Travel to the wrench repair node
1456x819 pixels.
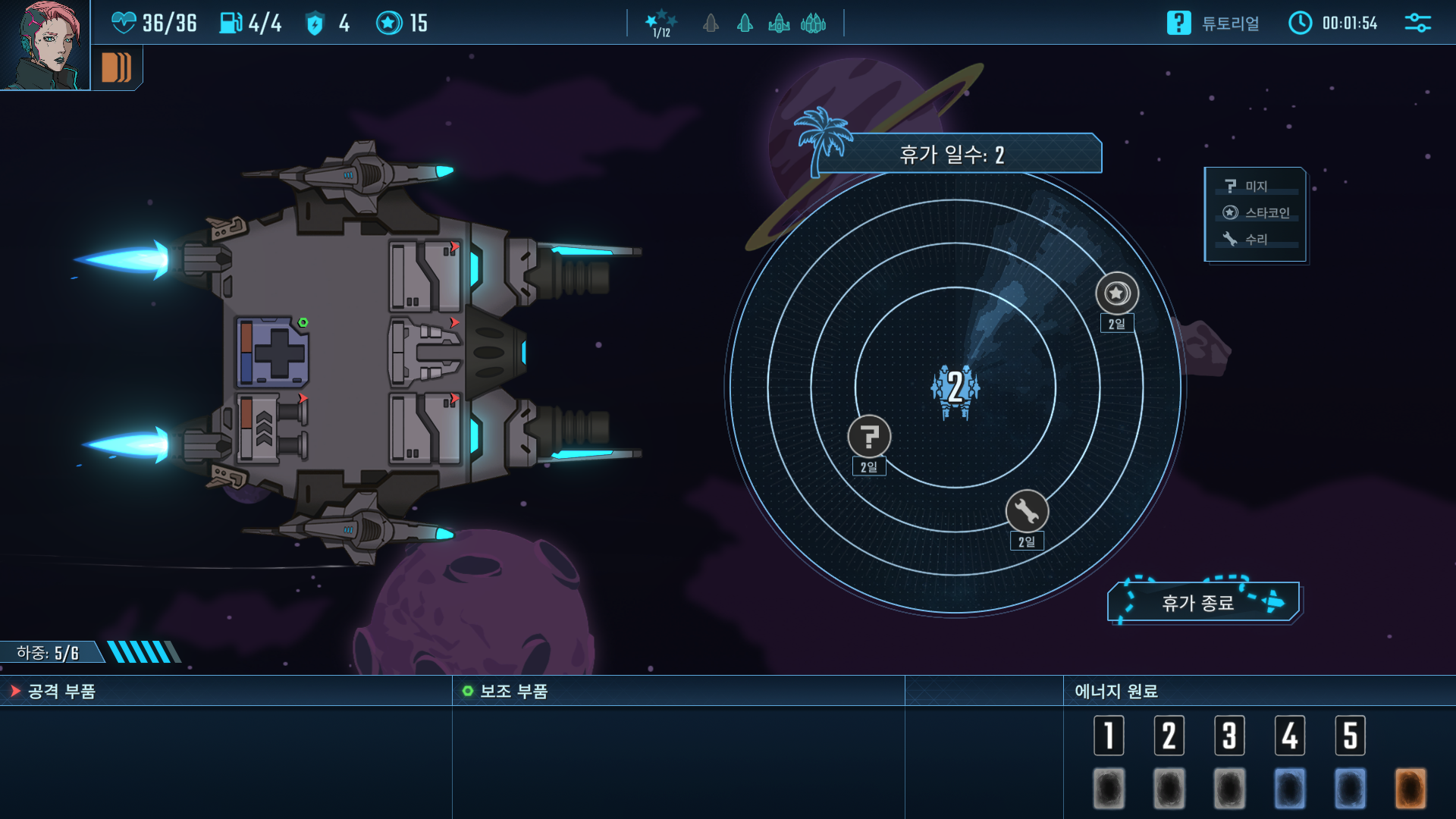(x=1027, y=512)
